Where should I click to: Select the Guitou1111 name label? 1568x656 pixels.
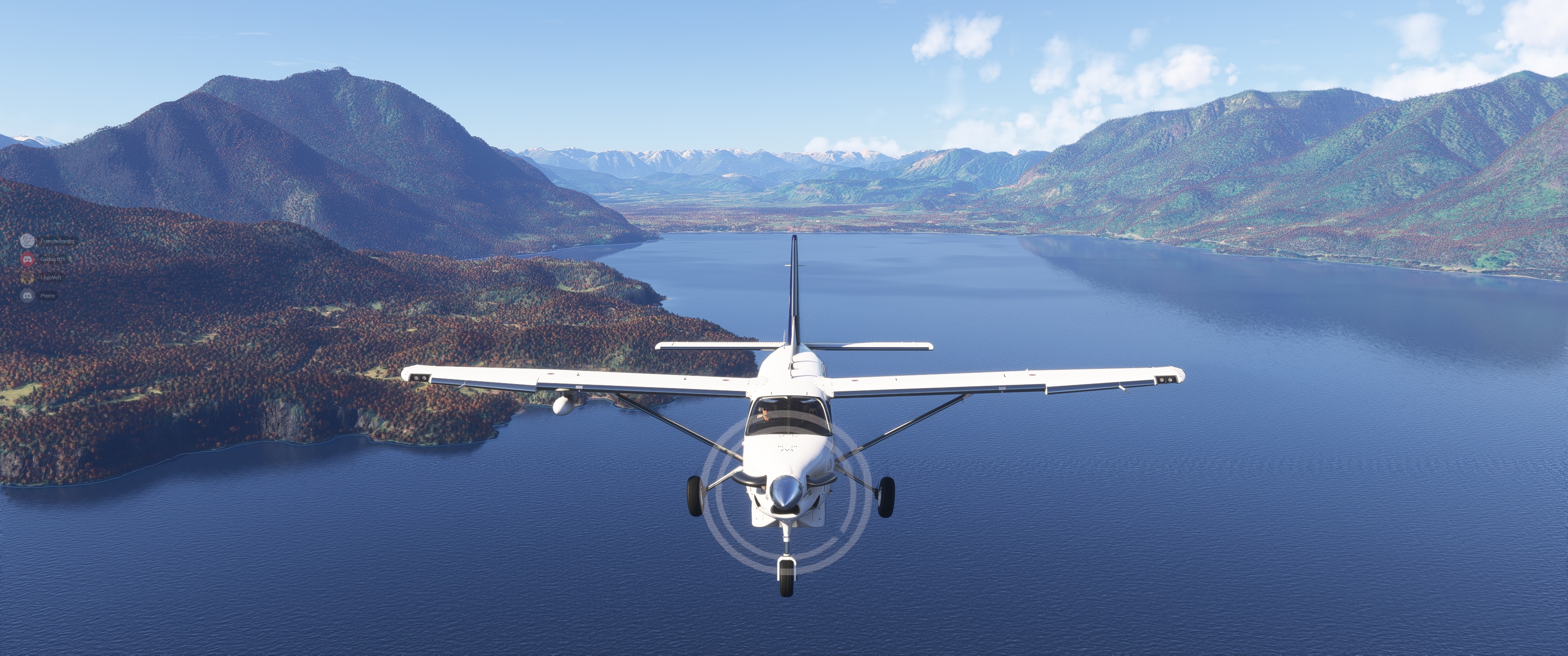tap(53, 260)
